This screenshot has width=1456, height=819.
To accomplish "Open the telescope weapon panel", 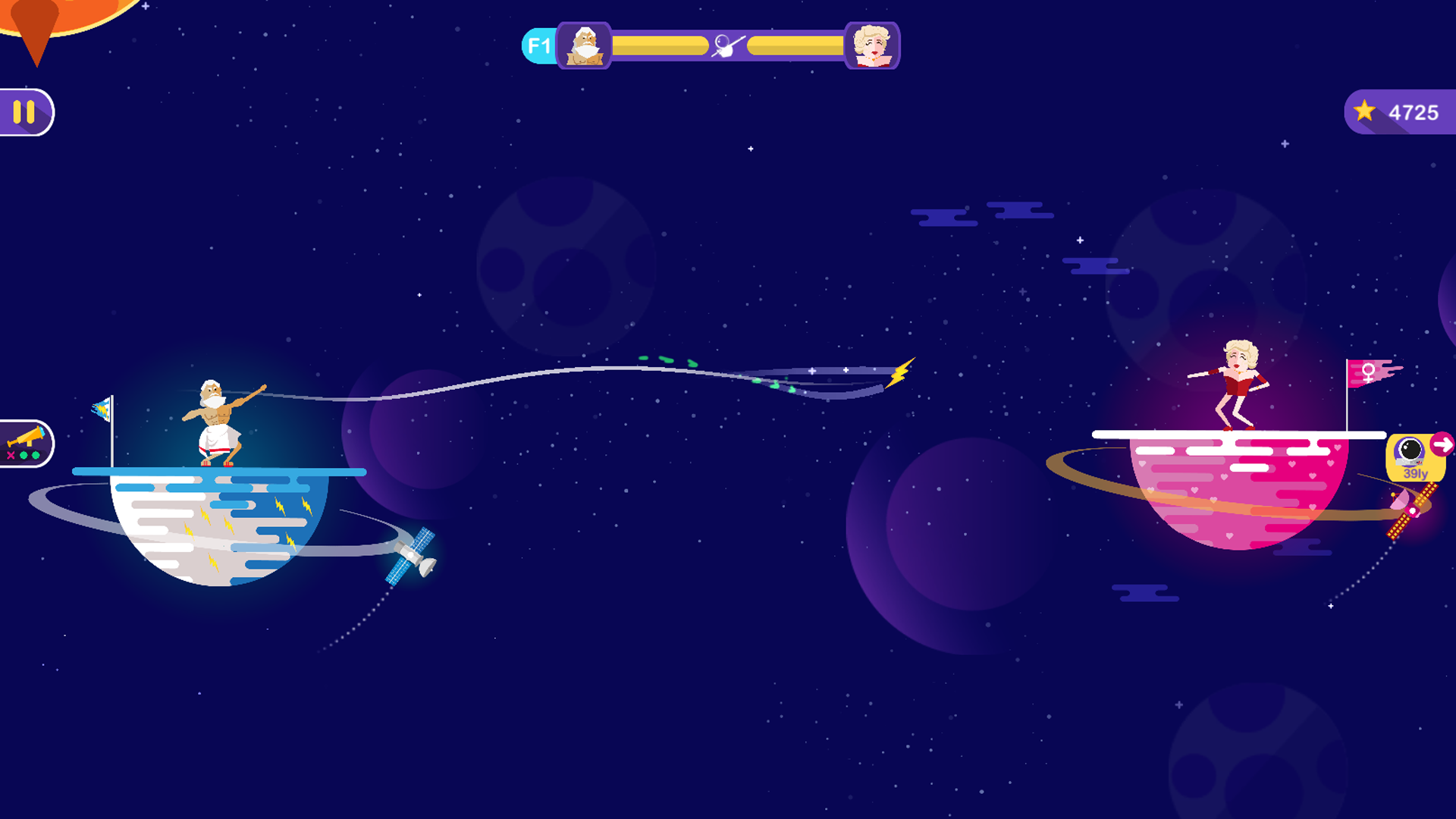I will click(x=26, y=444).
